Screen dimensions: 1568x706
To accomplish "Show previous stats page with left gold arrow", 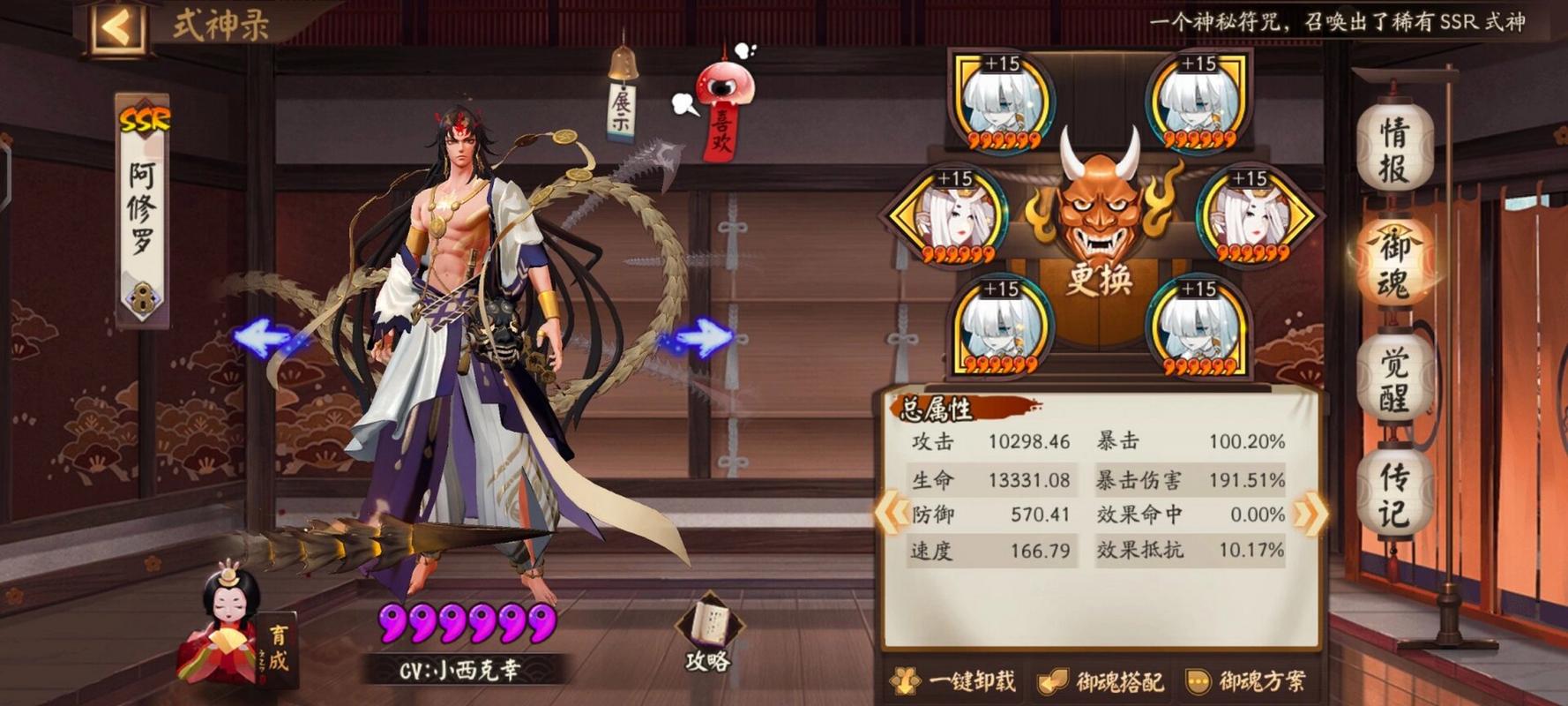I will (892, 513).
